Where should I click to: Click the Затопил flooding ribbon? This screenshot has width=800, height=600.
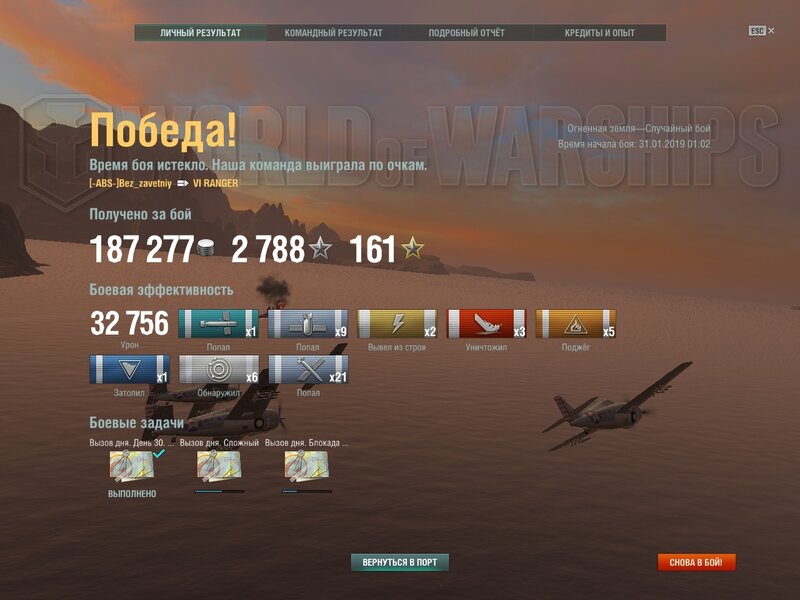pyautogui.click(x=129, y=370)
